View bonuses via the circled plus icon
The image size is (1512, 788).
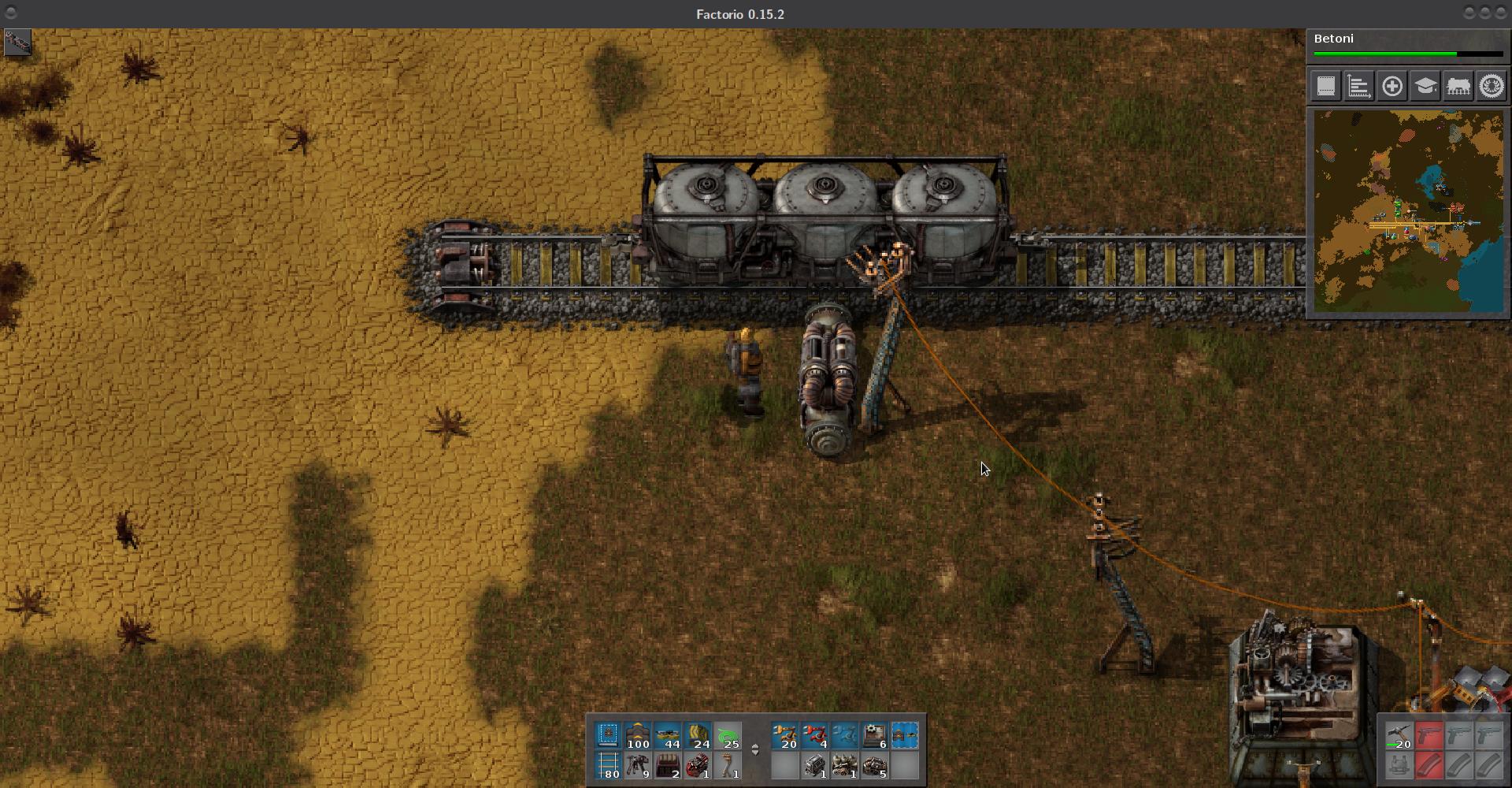click(x=1392, y=87)
